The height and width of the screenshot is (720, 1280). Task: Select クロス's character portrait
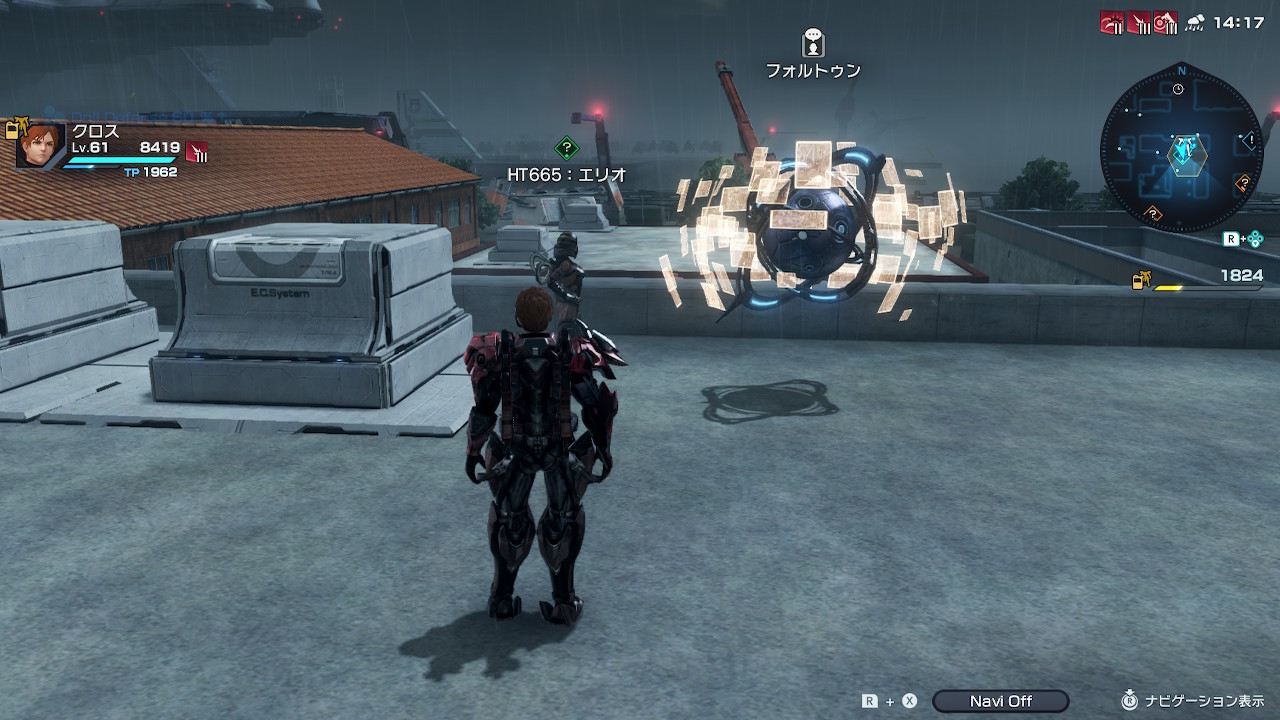click(41, 145)
